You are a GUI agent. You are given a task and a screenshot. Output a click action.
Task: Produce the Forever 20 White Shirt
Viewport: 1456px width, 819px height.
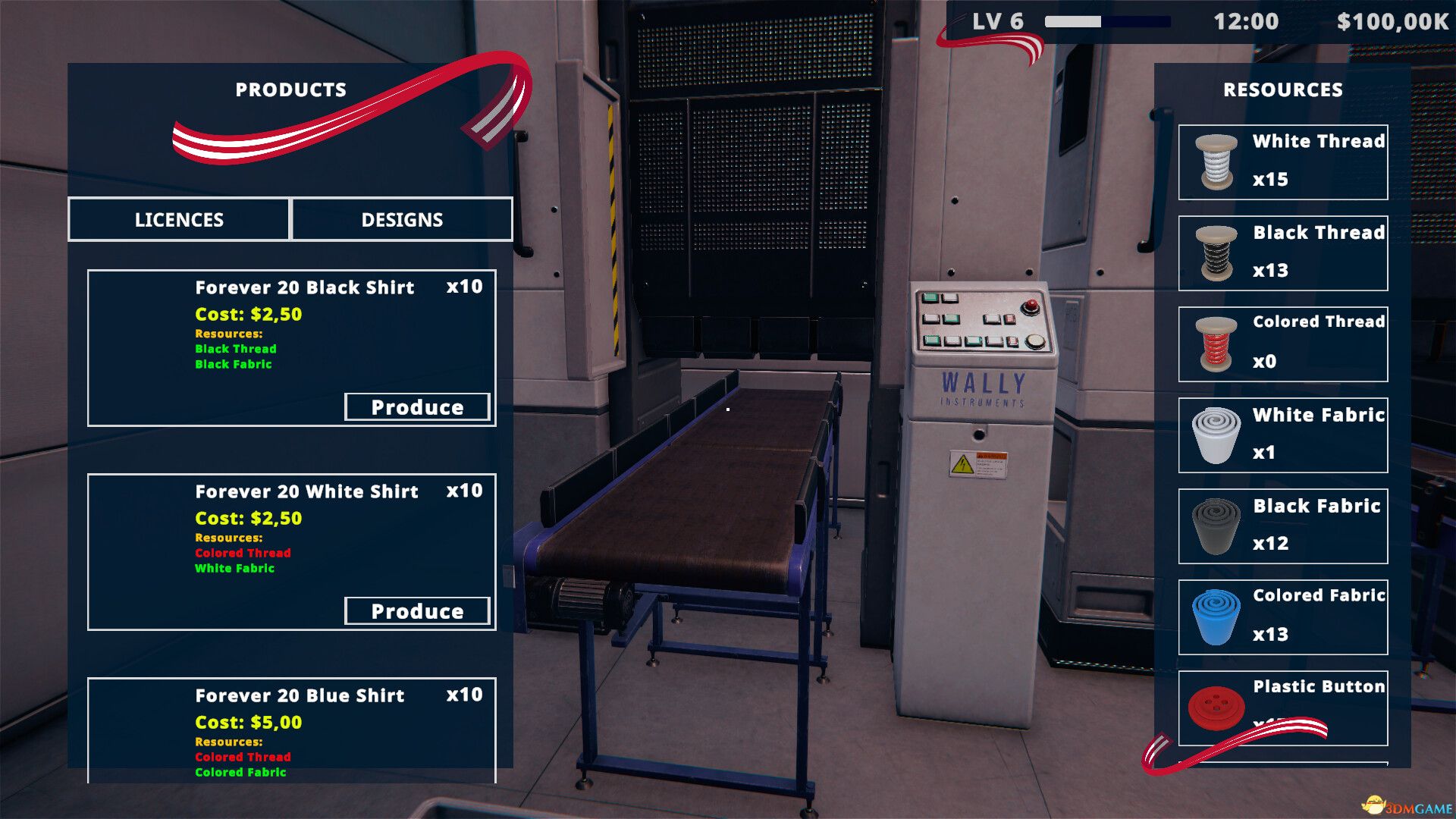pos(417,611)
